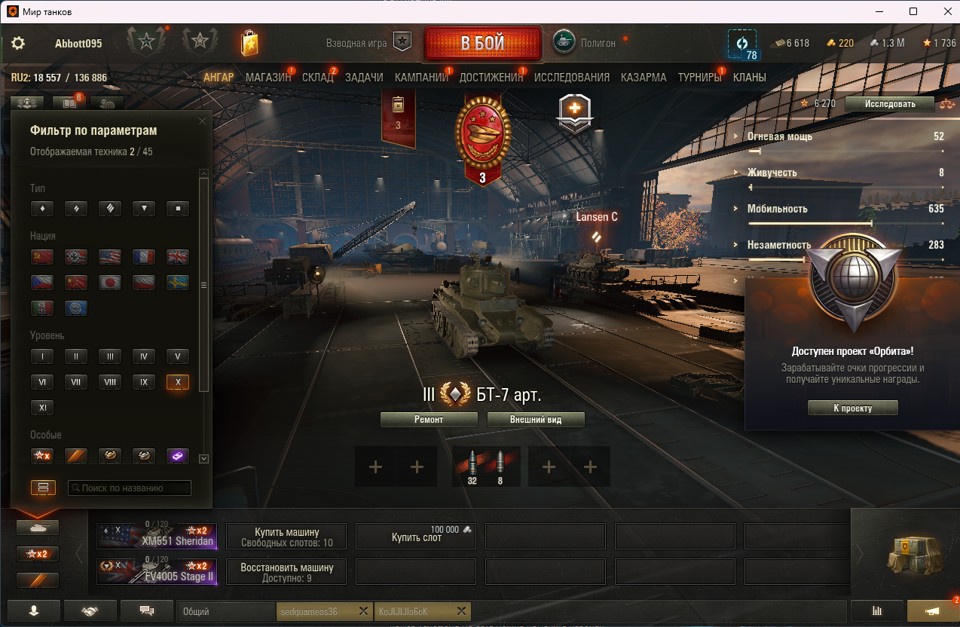This screenshot has height=627, width=960.
Task: Choose the FV4005 Stage II tank
Action: pyautogui.click(x=157, y=572)
